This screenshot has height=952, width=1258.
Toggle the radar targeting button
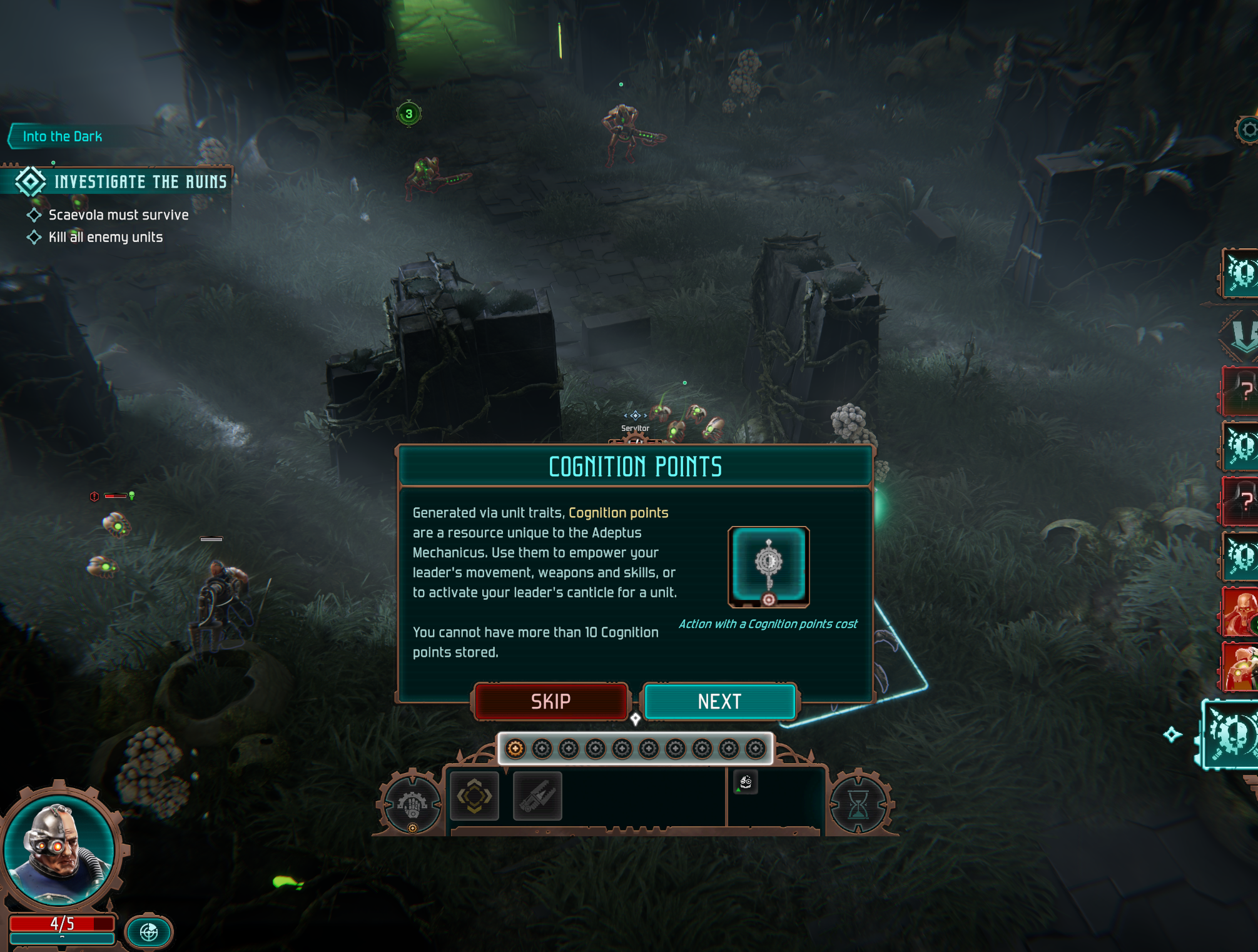[x=149, y=932]
